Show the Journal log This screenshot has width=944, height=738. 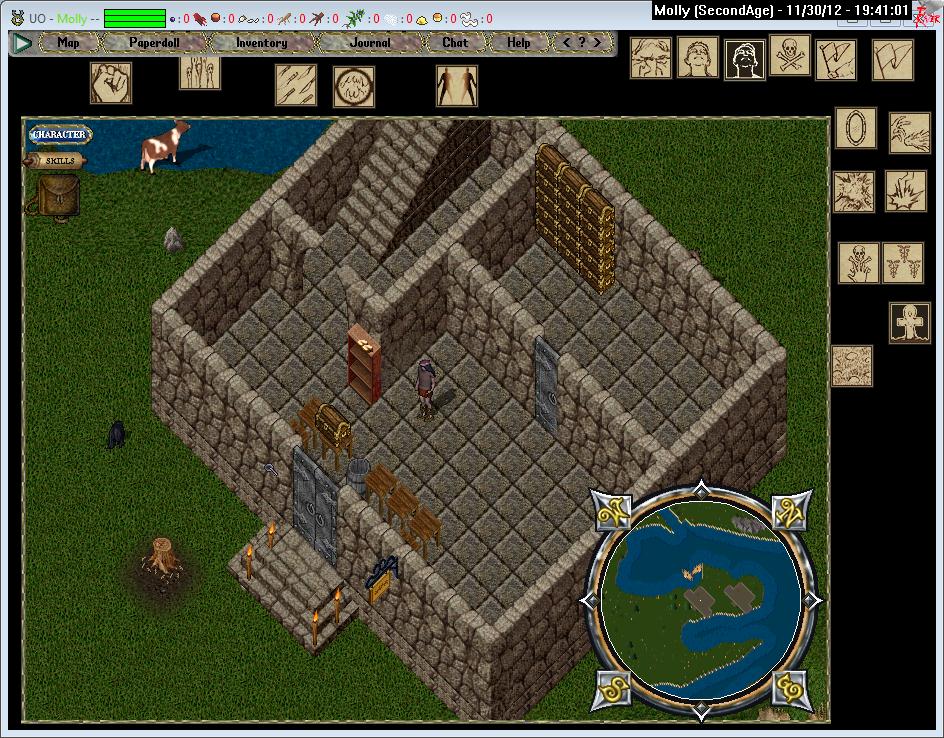point(370,43)
